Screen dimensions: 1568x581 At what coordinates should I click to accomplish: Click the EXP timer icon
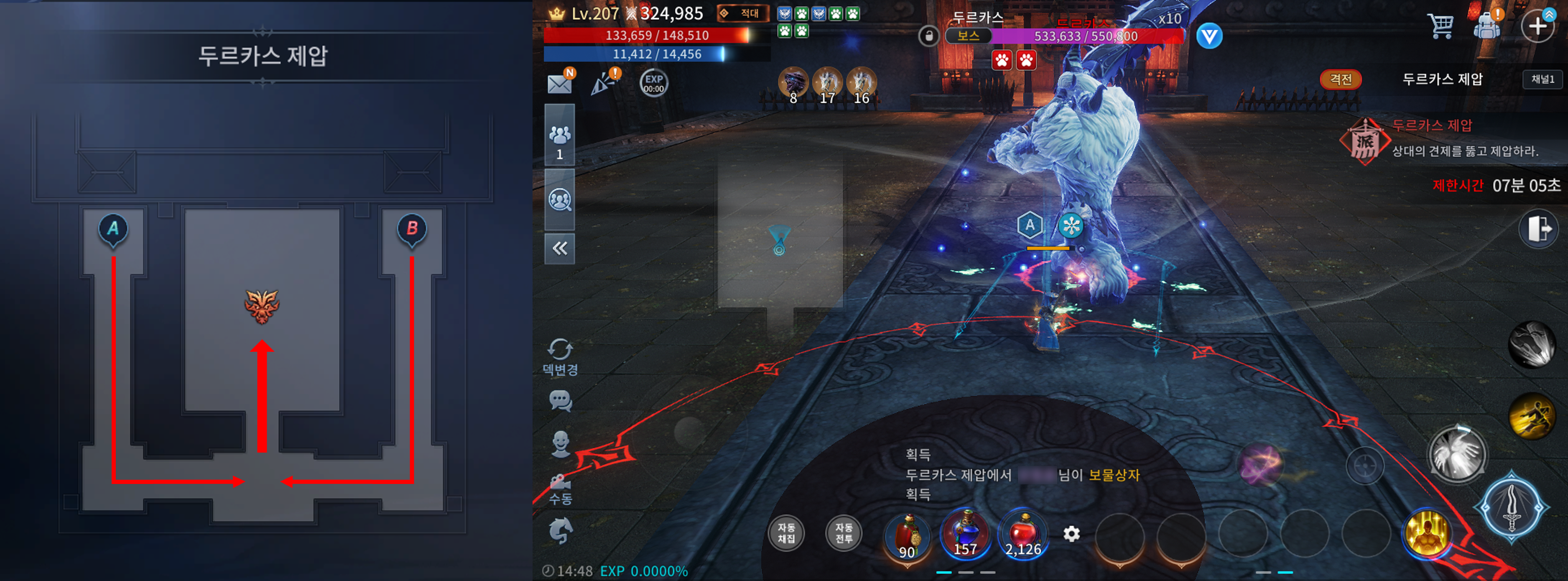pos(654,83)
